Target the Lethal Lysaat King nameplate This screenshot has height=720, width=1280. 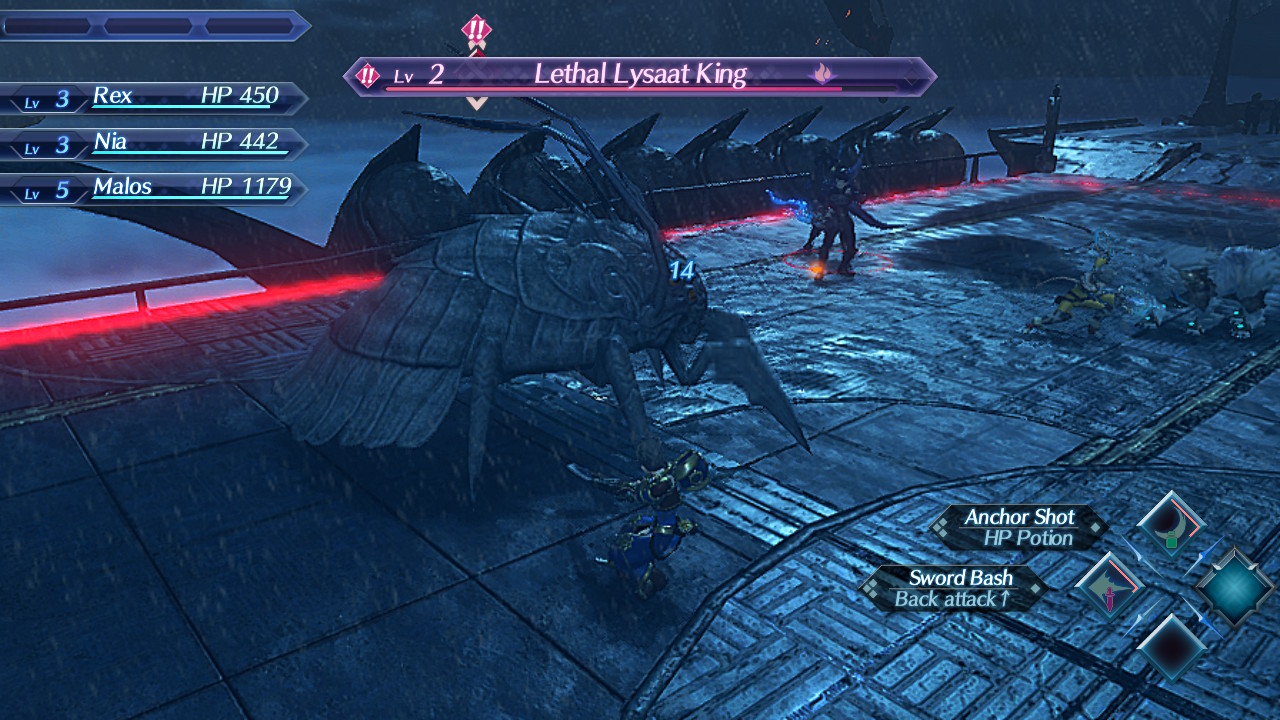[x=640, y=76]
